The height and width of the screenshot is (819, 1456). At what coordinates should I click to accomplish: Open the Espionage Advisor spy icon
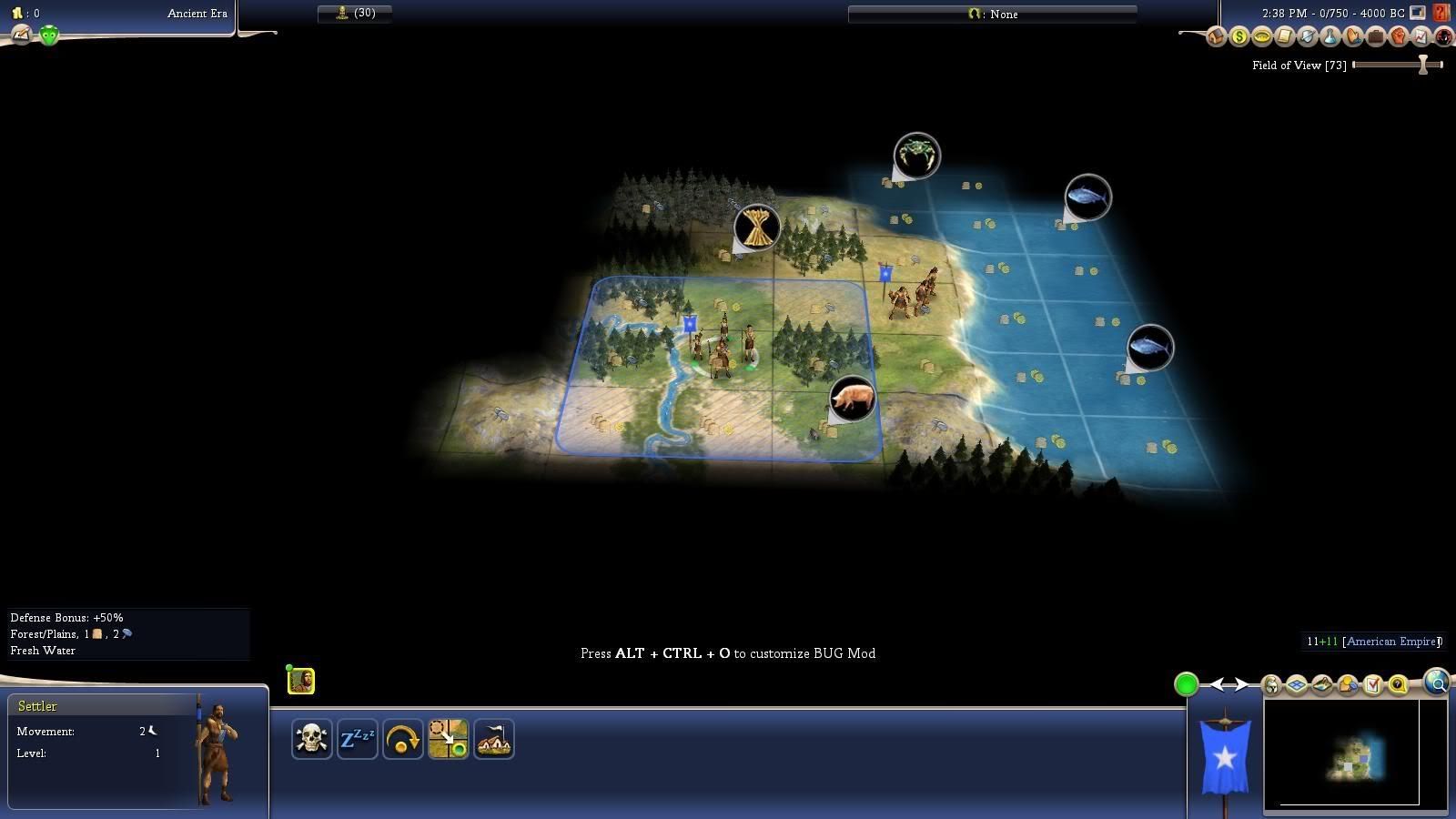coord(1443,37)
